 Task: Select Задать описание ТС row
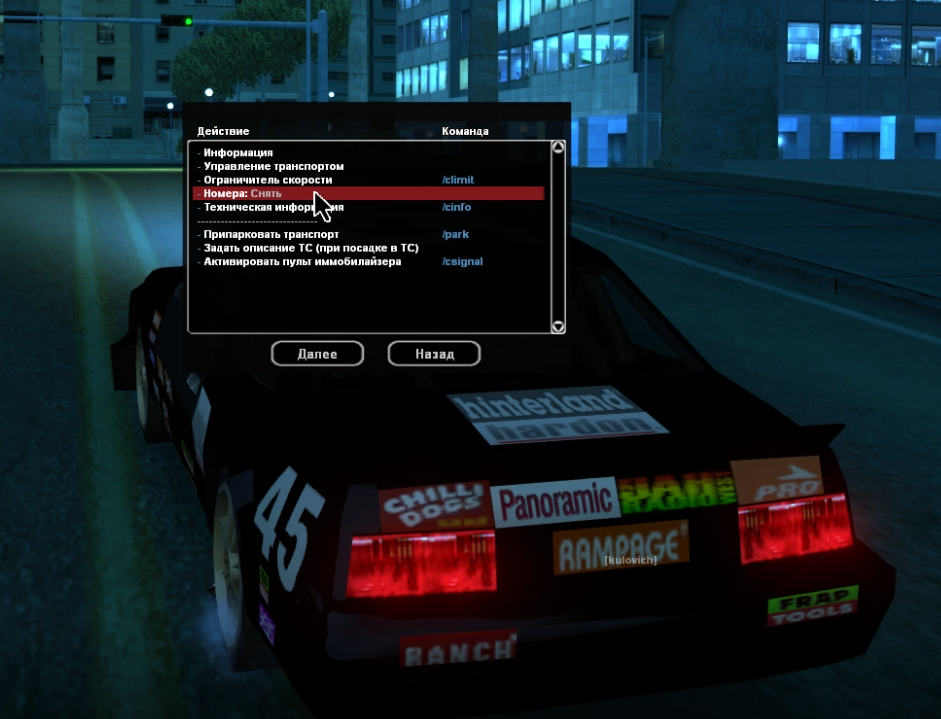coord(310,248)
